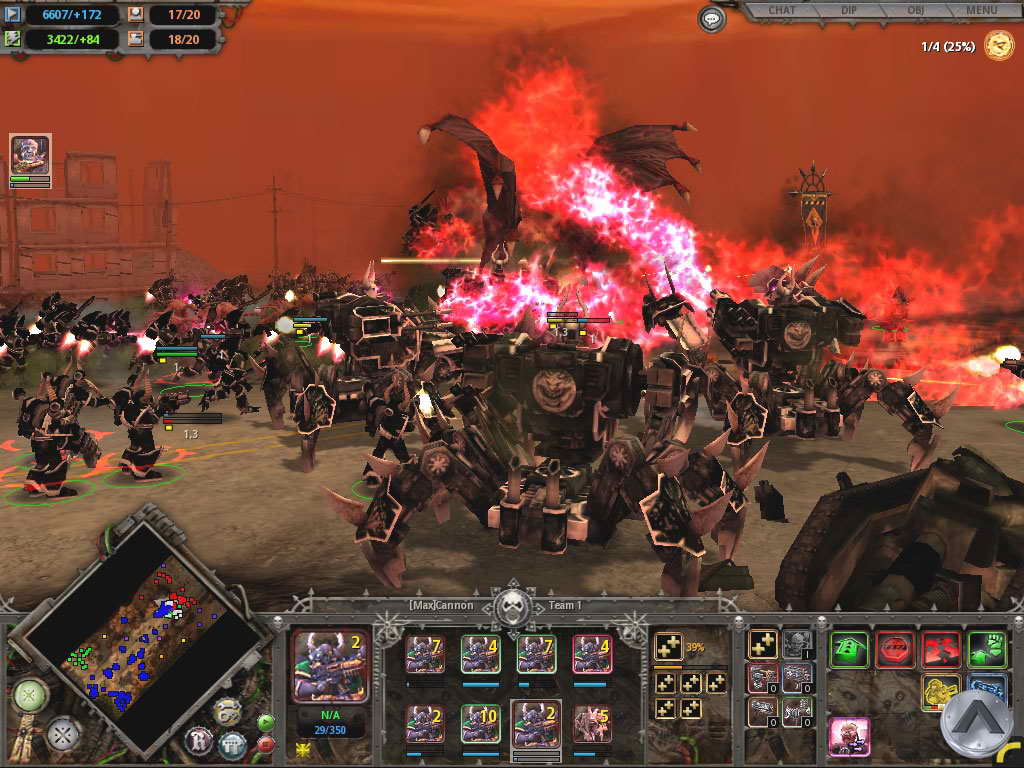Click the golden strategic point counter icon
The height and width of the screenshot is (768, 1024).
click(x=998, y=45)
